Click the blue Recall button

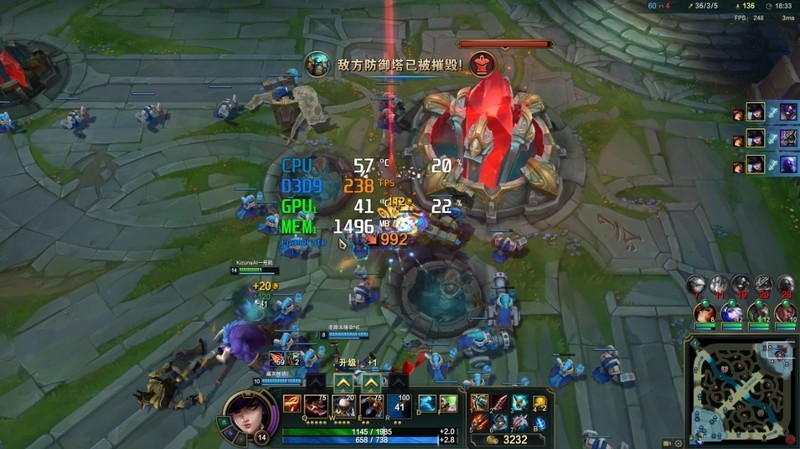point(540,422)
